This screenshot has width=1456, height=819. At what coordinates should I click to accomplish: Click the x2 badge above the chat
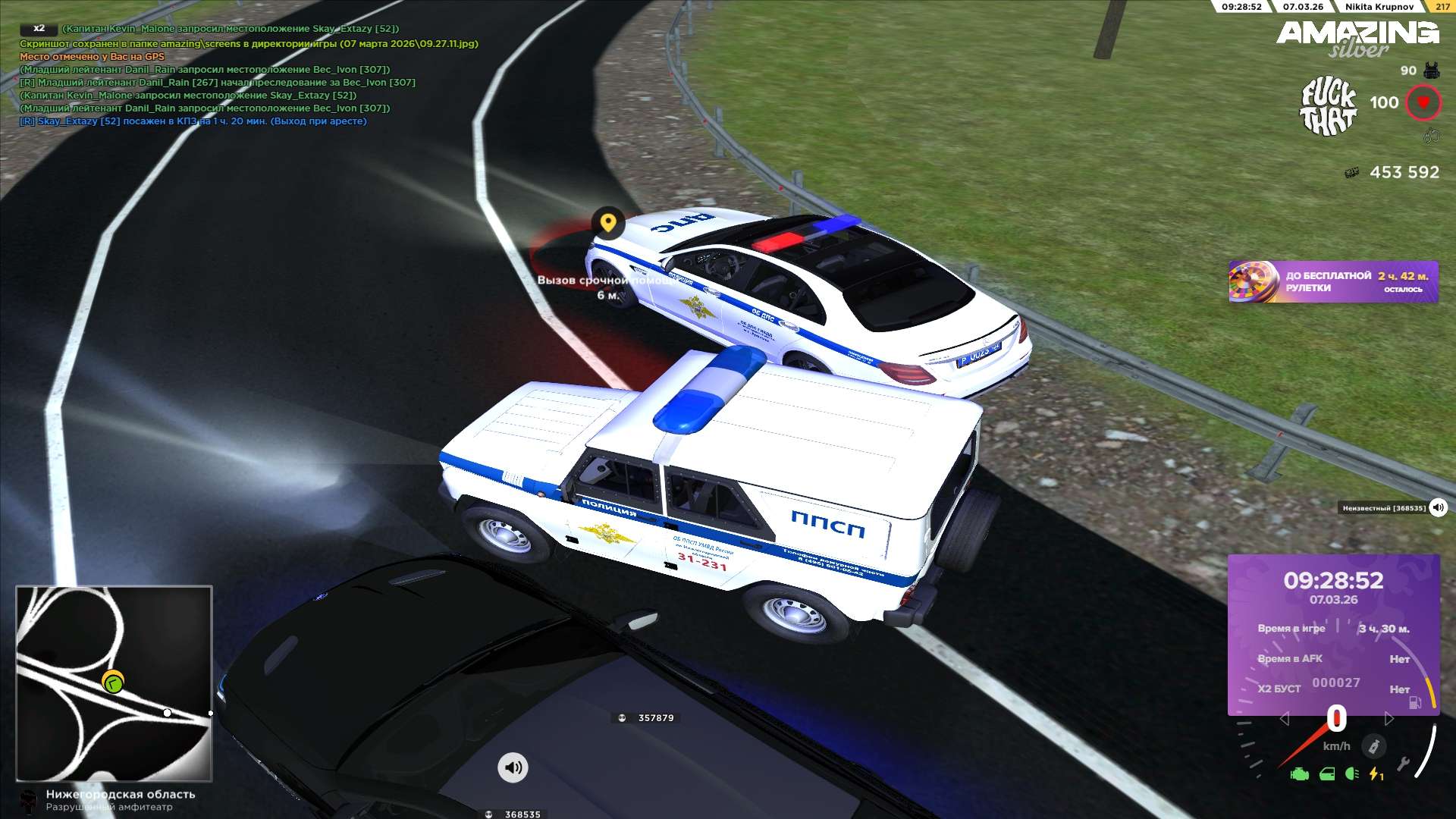pos(39,29)
